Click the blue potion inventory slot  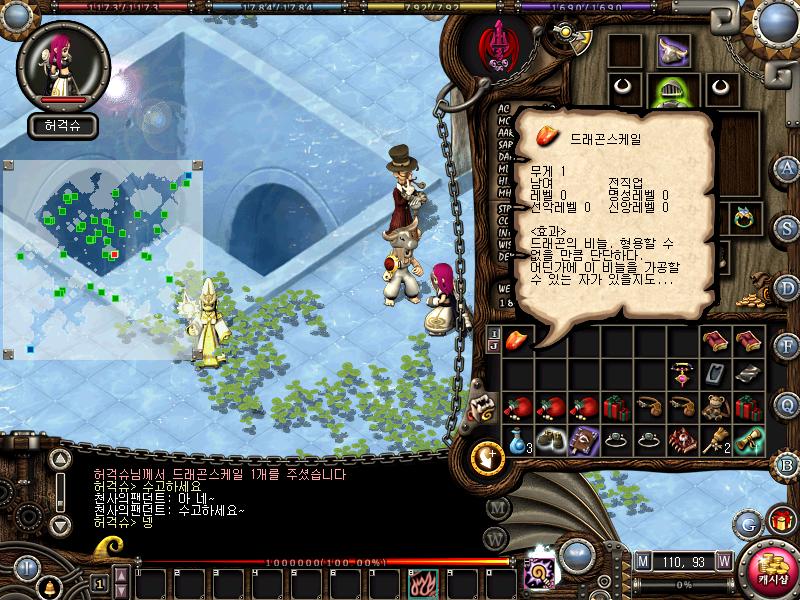pyautogui.click(x=517, y=441)
